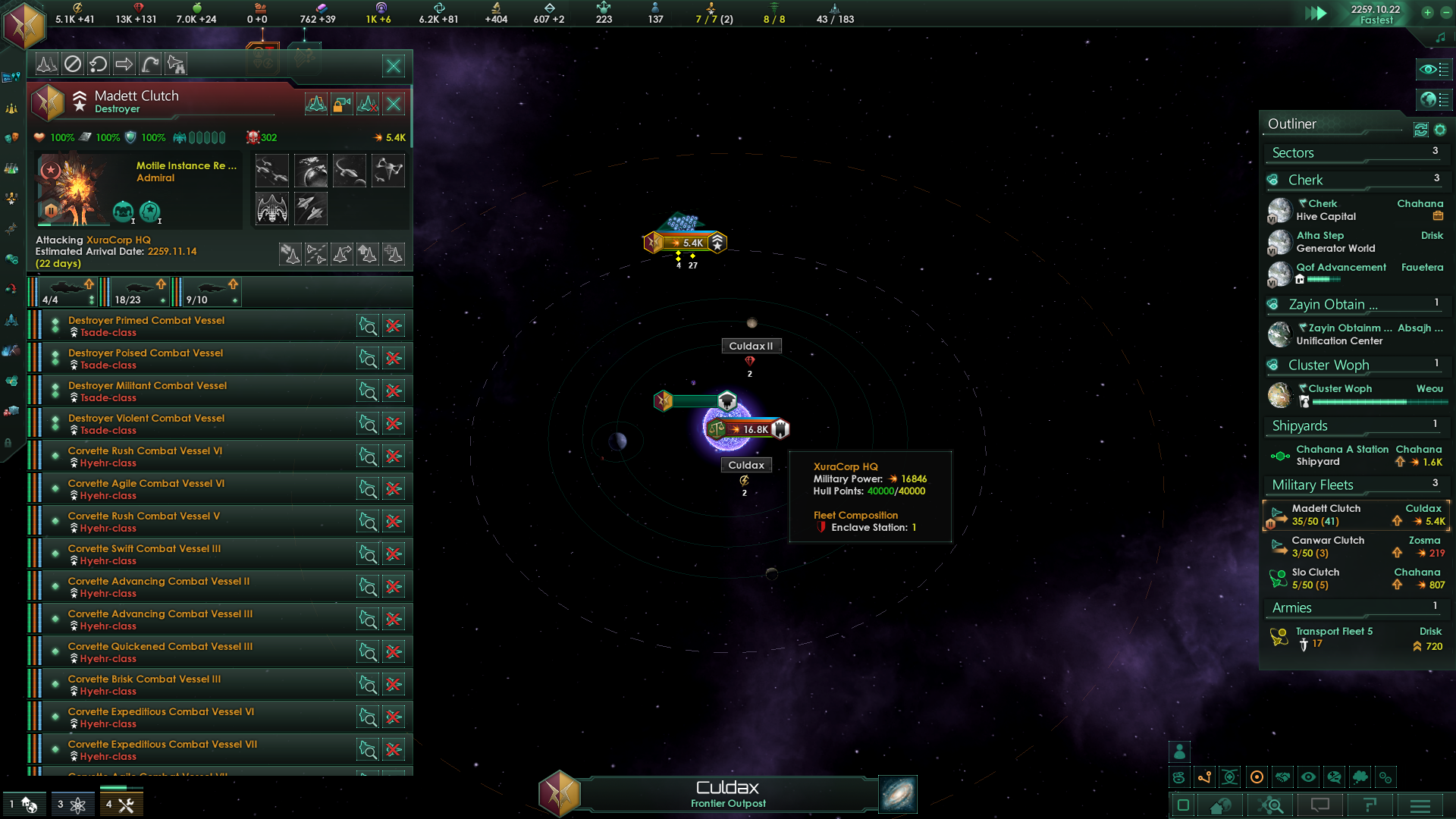Toggle the intel eye map mode overlay
This screenshot has height=819, width=1456.
pyautogui.click(x=1308, y=777)
